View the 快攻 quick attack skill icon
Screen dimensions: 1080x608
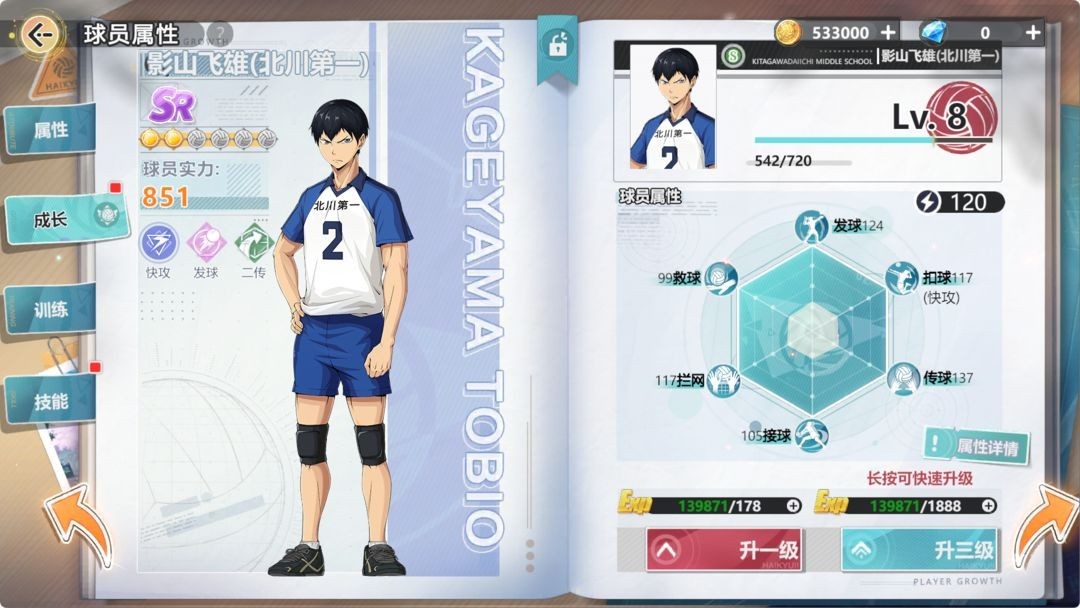158,243
